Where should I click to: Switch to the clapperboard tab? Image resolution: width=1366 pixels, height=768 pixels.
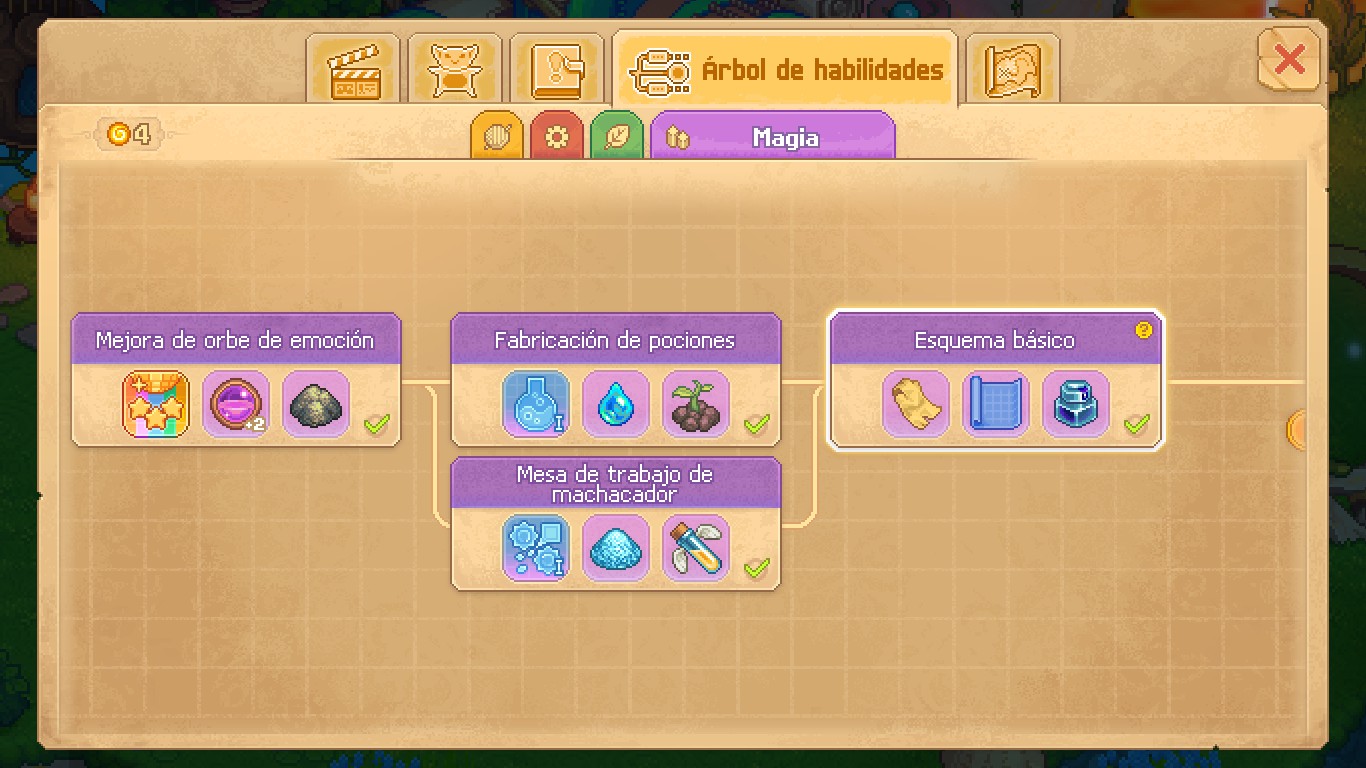[353, 69]
